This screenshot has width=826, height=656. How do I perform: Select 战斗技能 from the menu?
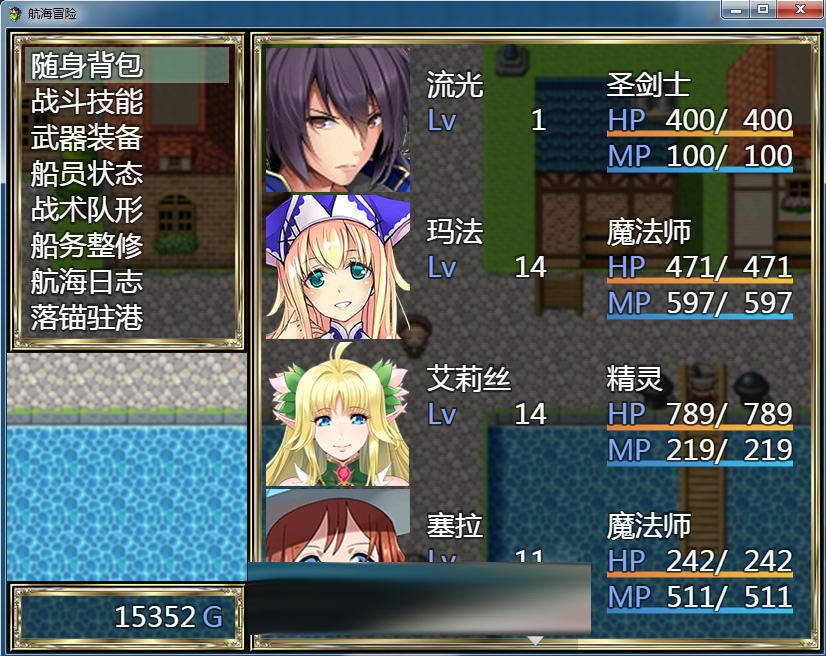[87, 102]
